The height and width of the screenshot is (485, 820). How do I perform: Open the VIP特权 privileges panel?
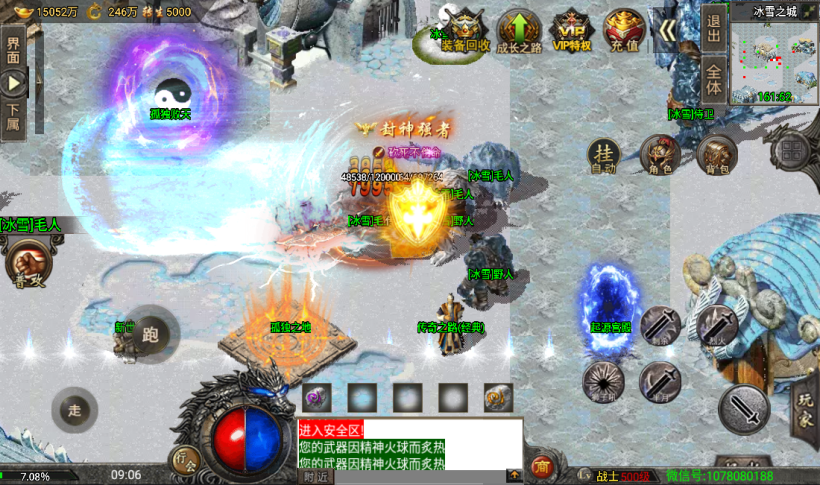572,29
